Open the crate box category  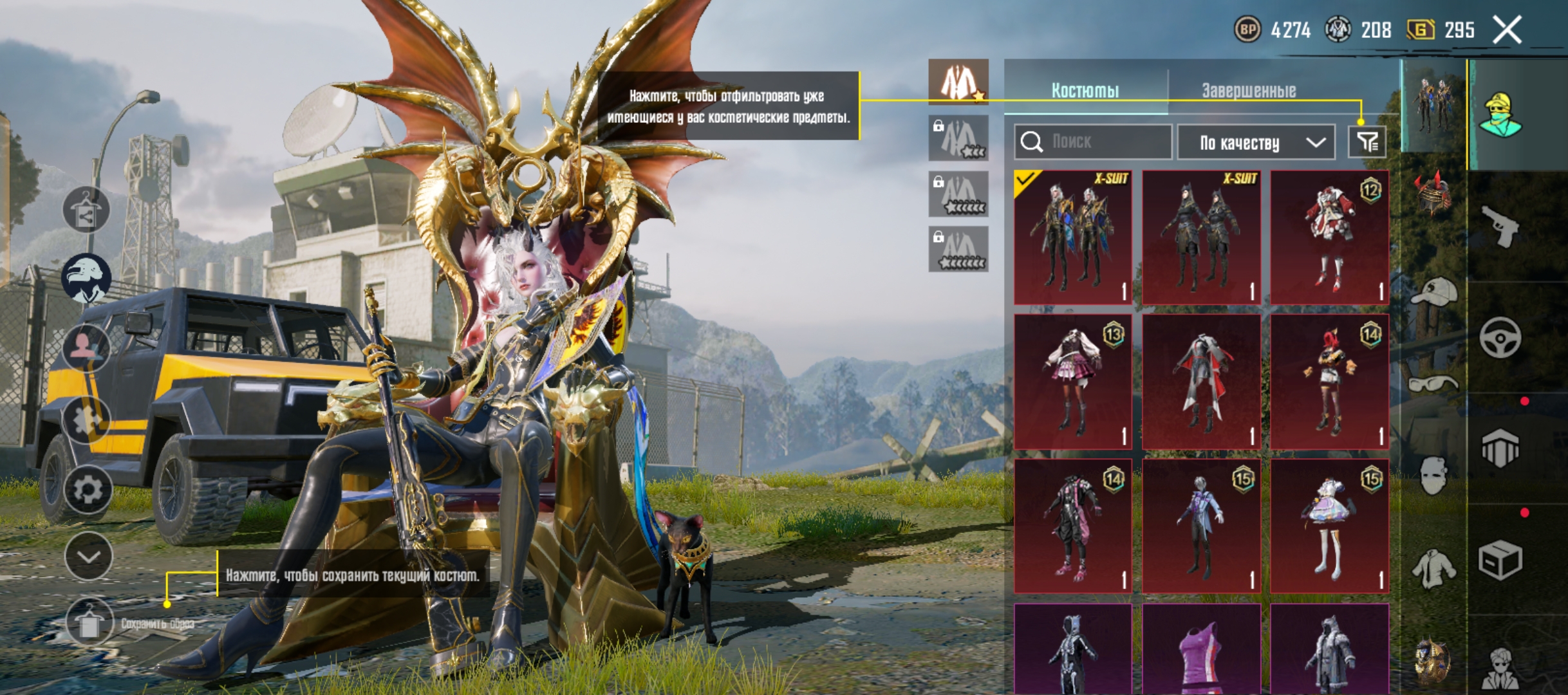[1500, 561]
